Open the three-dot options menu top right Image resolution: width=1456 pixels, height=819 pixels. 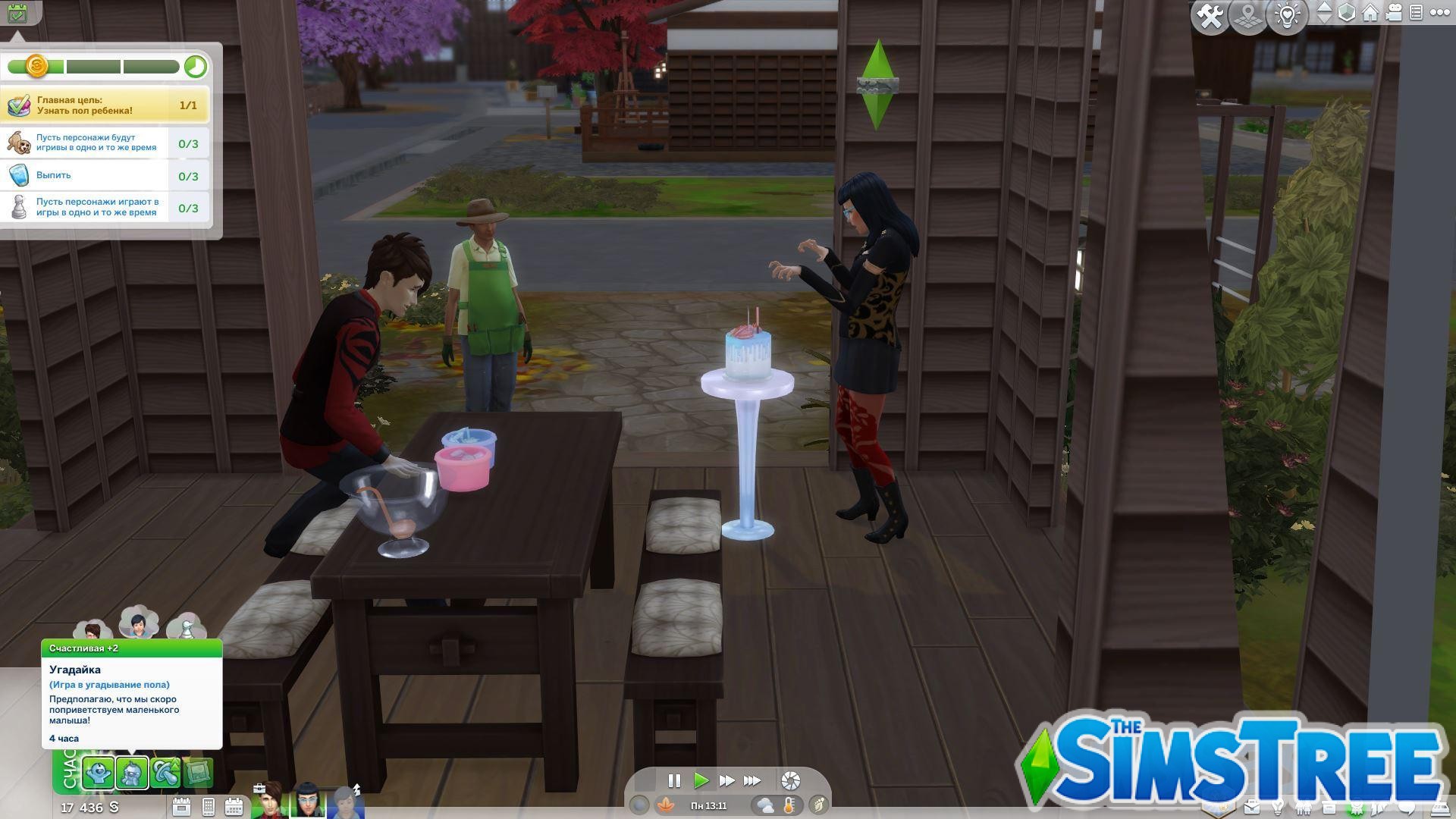[1439, 14]
